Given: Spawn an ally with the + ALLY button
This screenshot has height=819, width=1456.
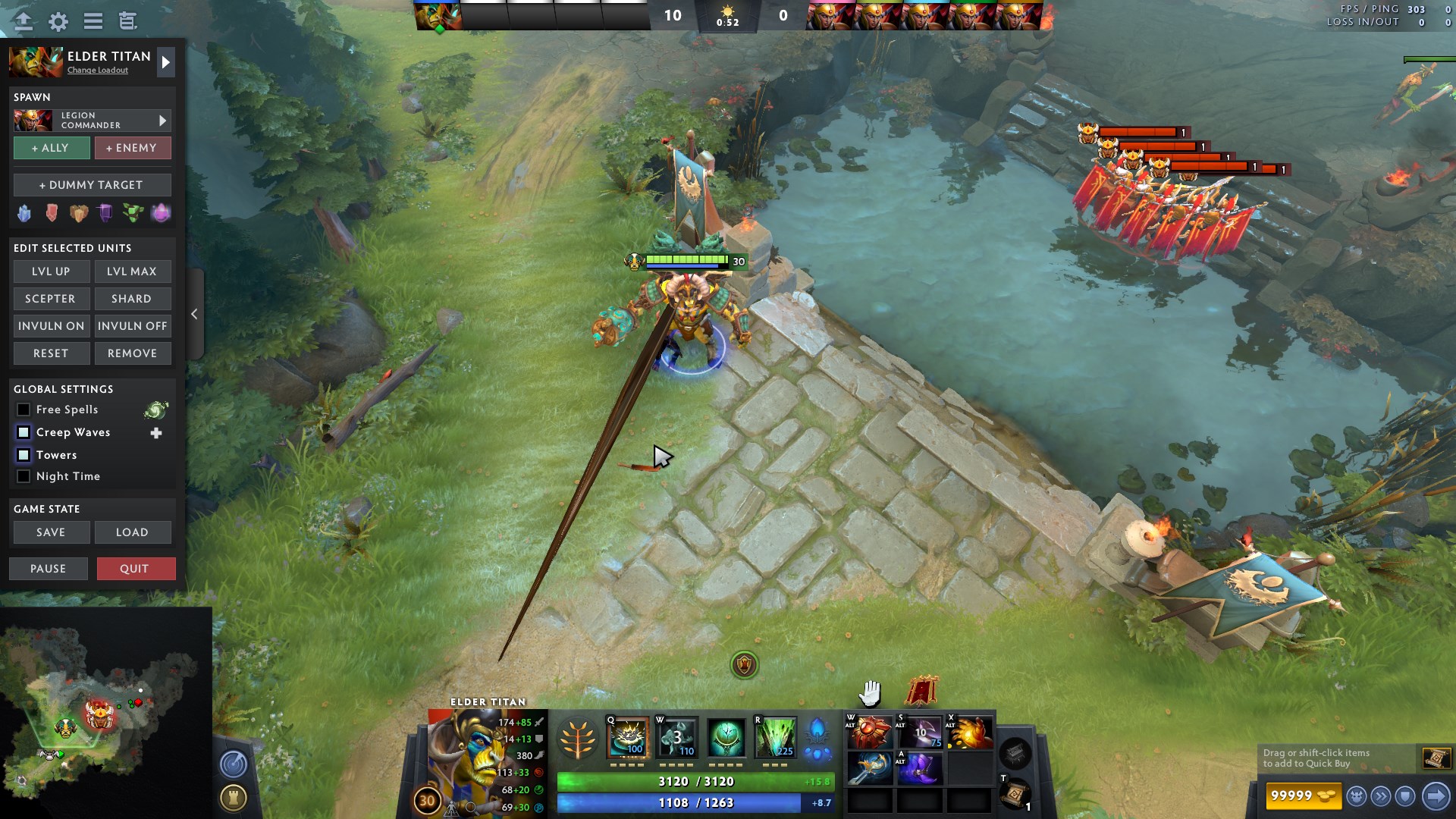Looking at the screenshot, I should (x=51, y=148).
